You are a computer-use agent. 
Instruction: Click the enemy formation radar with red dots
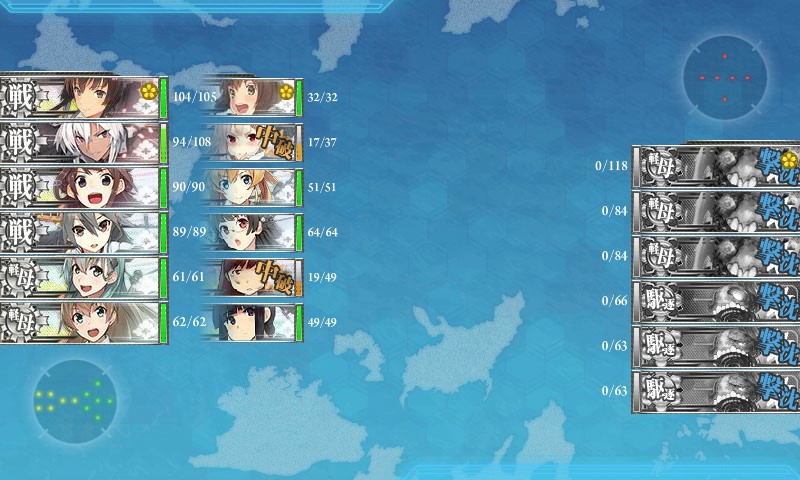[x=725, y=77]
